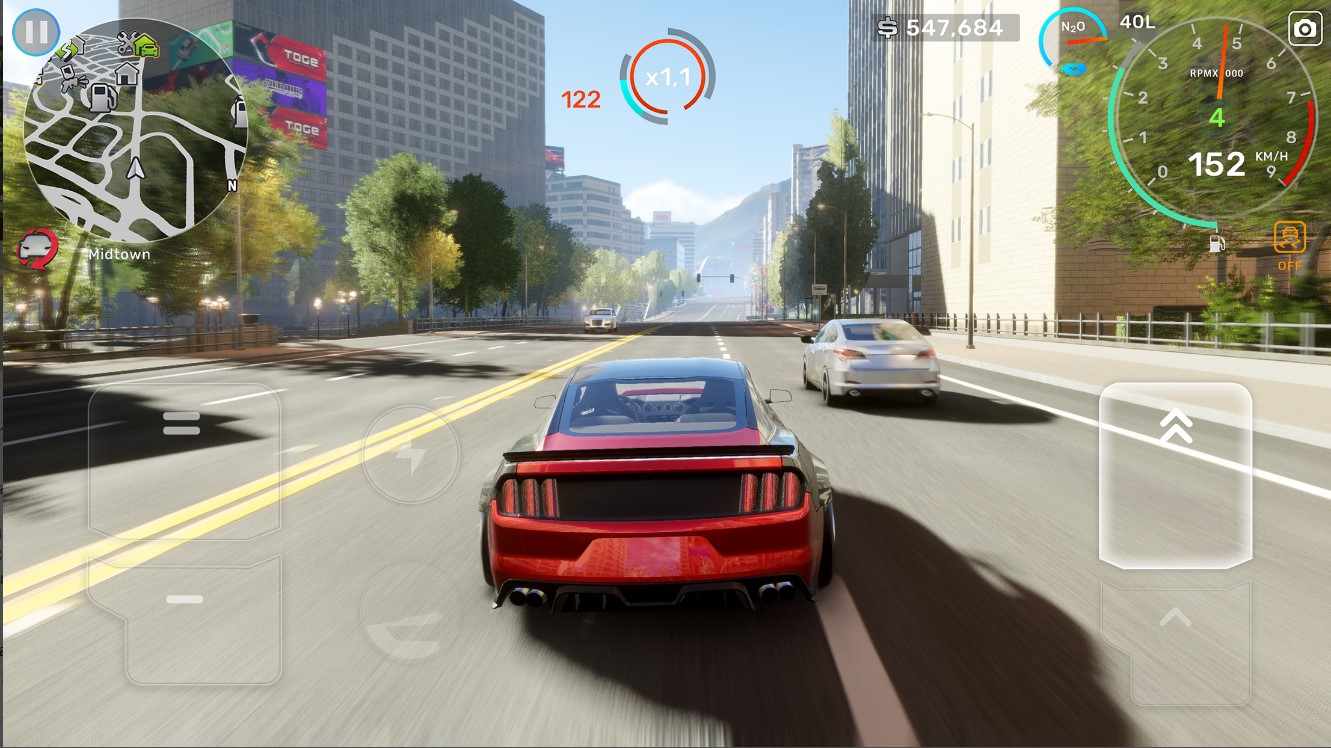Tap the north N marker on minimap
1331x748 pixels.
click(x=232, y=183)
